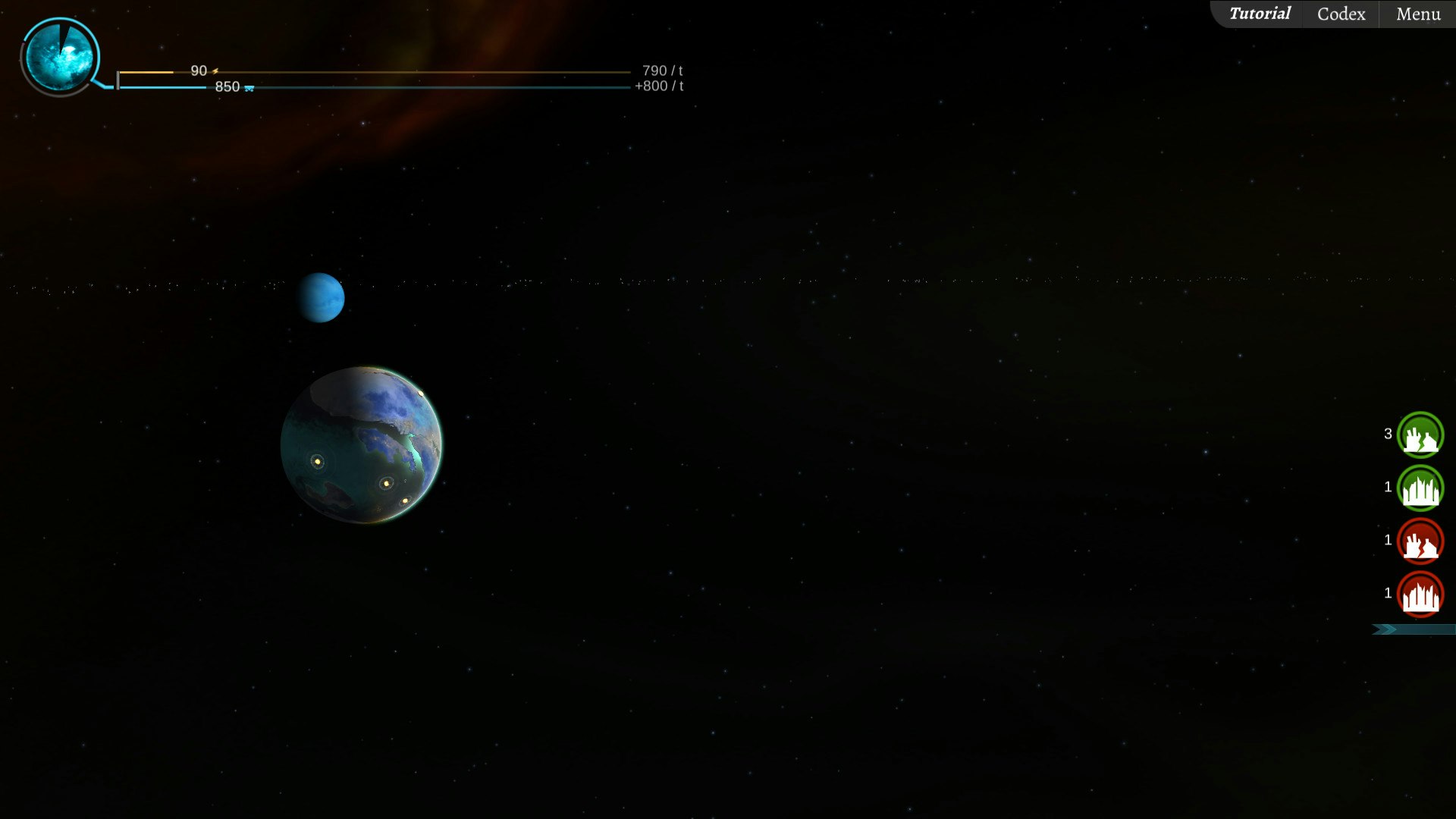Click the red city skyline icon
The image size is (1456, 819).
pyautogui.click(x=1420, y=595)
